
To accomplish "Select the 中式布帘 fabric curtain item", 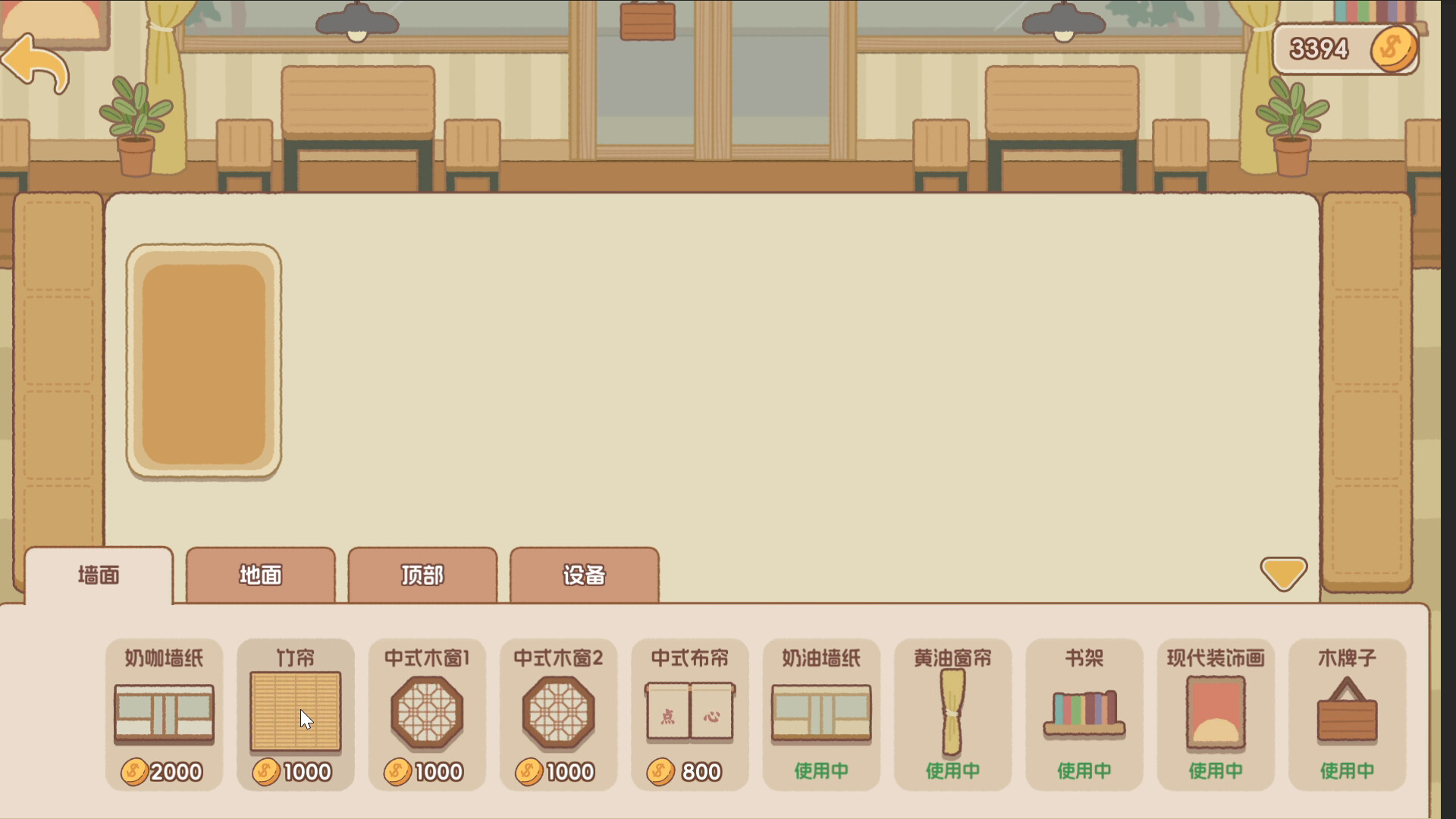I will pos(690,713).
